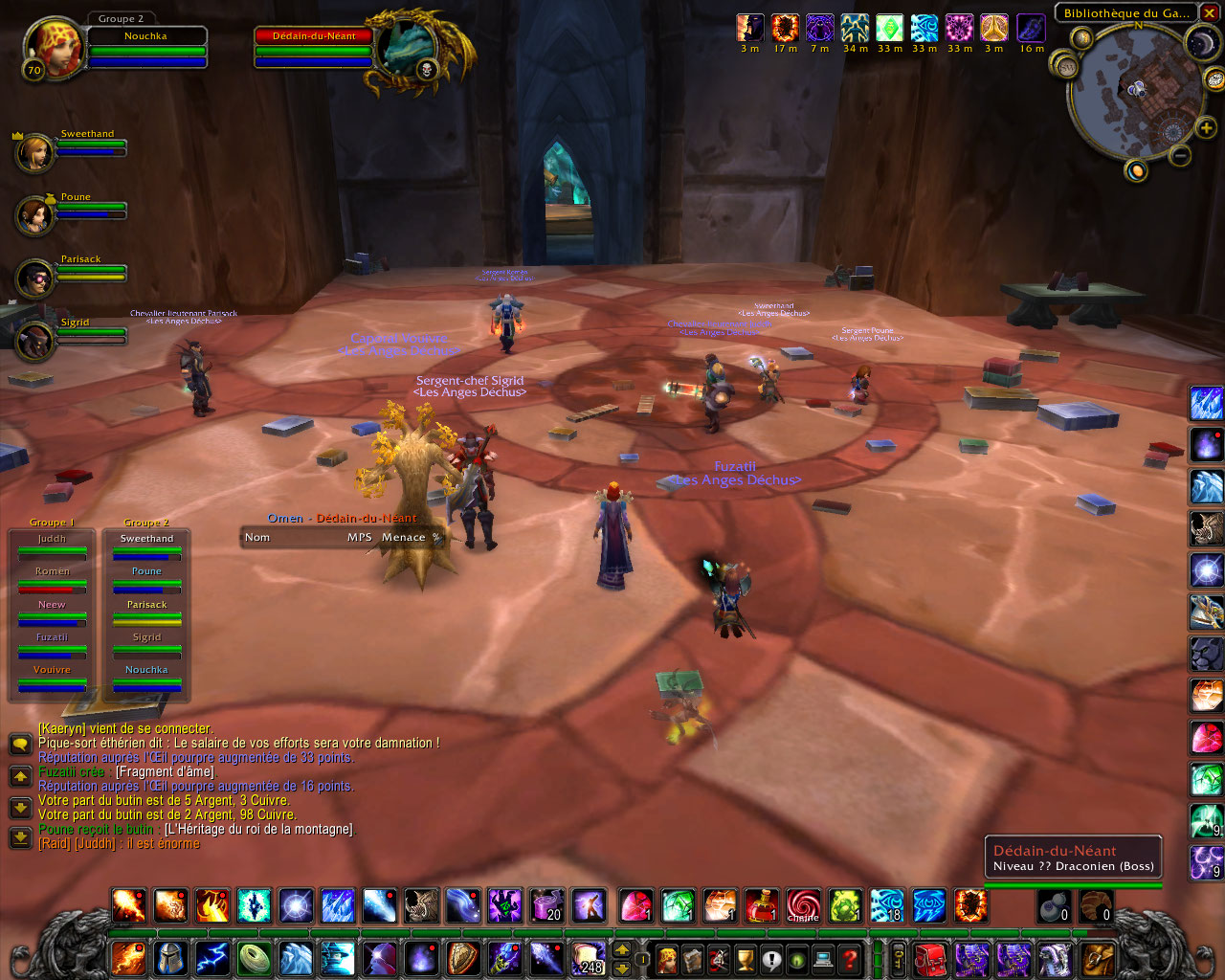Screen dimensions: 1225x980
Task: Zoom in the minimap with the plus button
Action: (1206, 128)
